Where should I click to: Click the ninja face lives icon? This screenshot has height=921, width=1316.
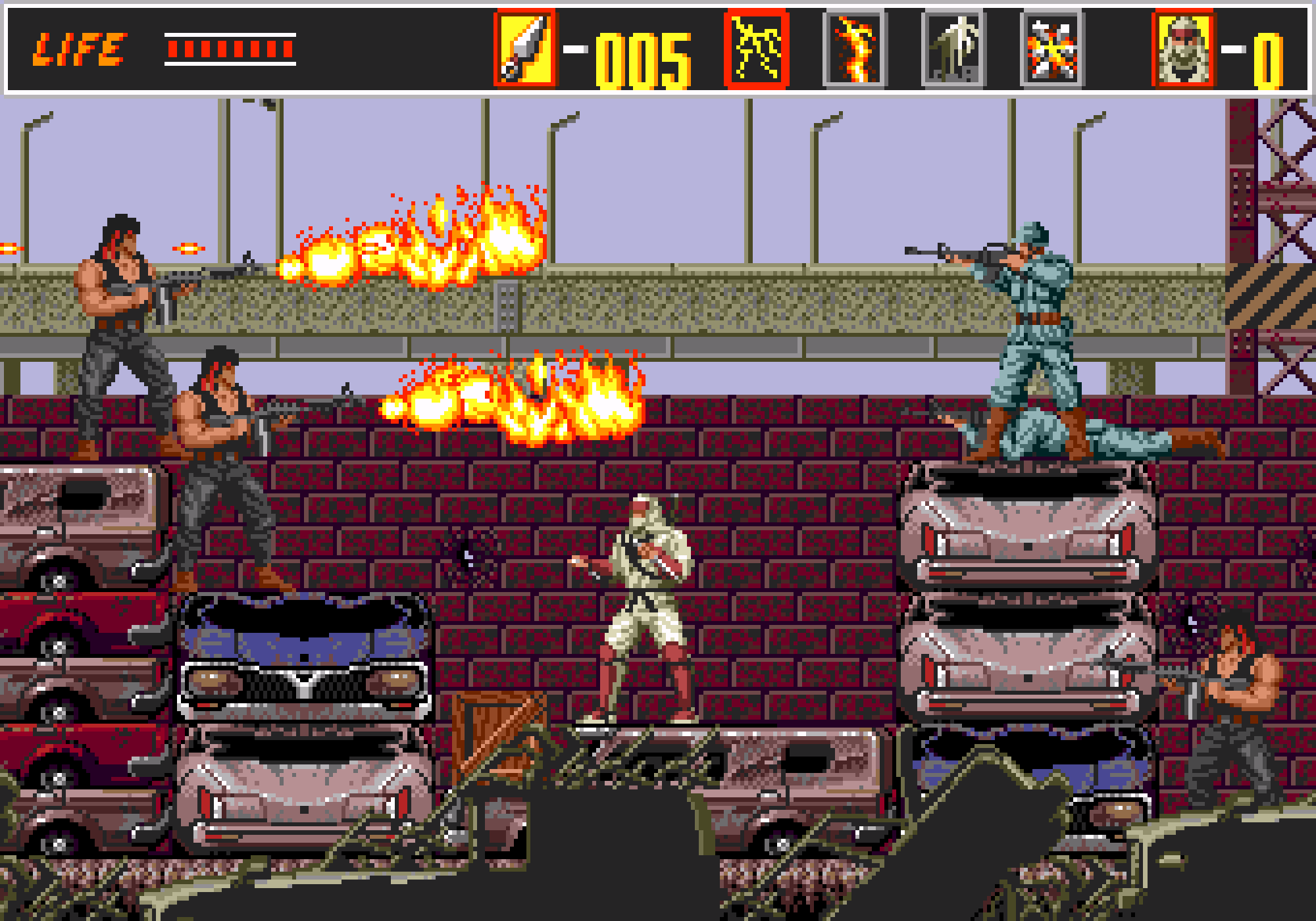coord(1183,49)
